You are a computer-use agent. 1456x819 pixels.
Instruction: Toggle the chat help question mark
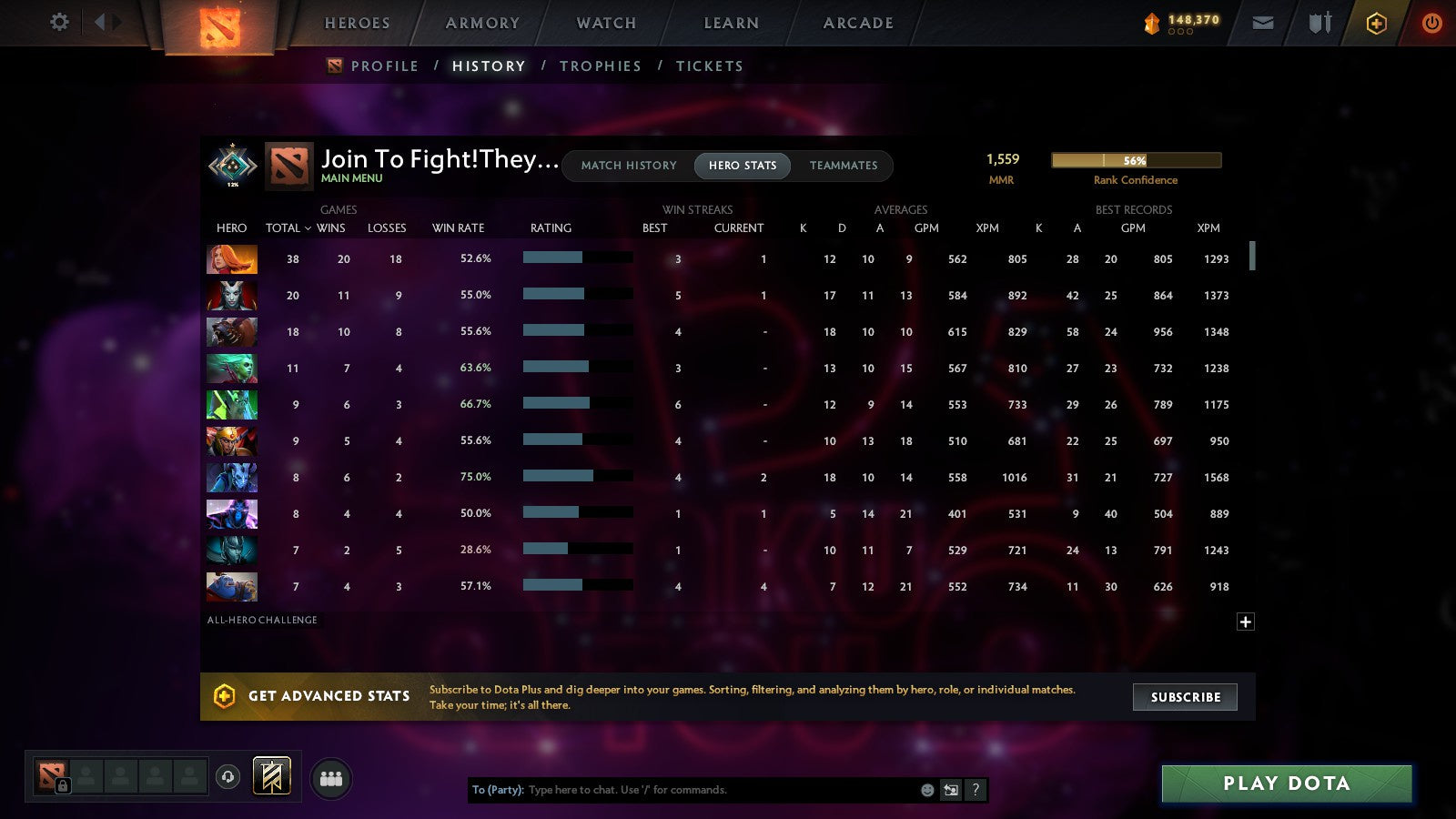[976, 790]
